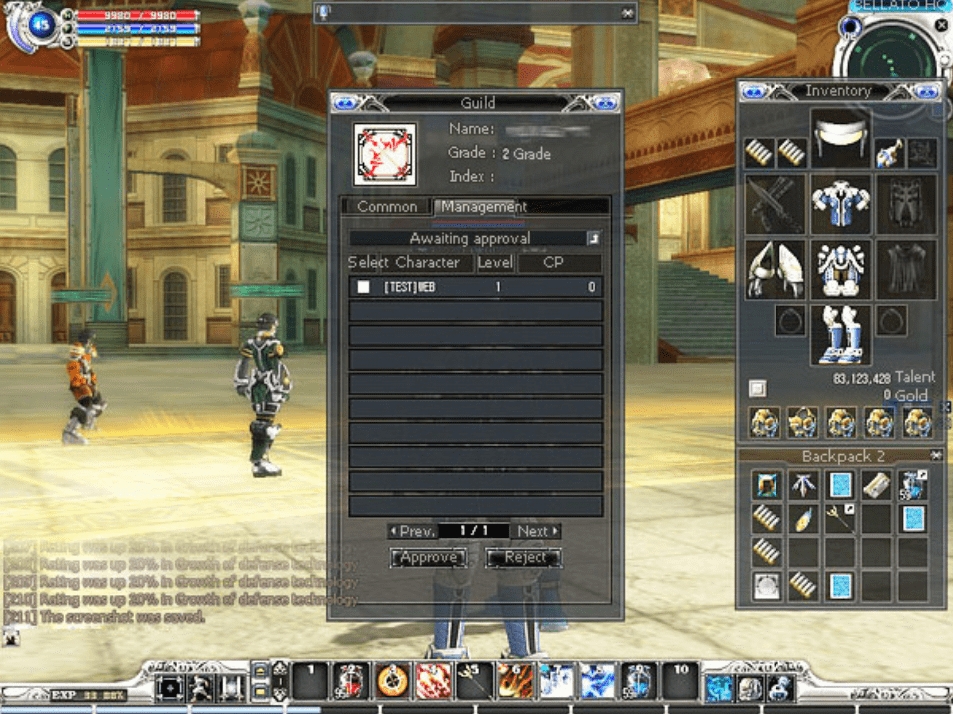Go to the Next applicant page
The image size is (953, 714).
coord(537,531)
